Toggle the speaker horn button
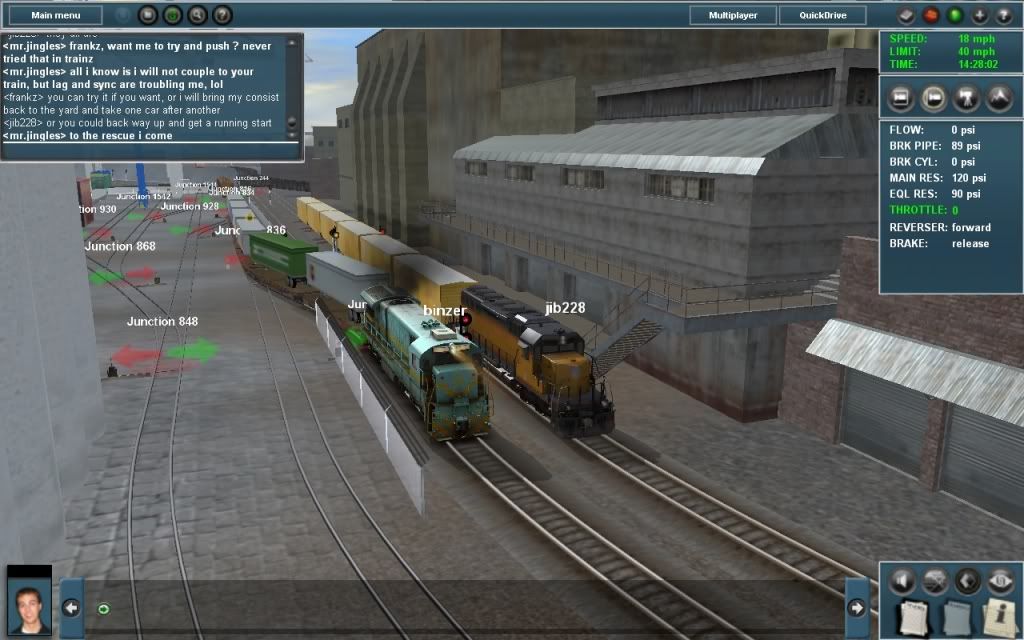This screenshot has height=640, width=1024. (904, 581)
